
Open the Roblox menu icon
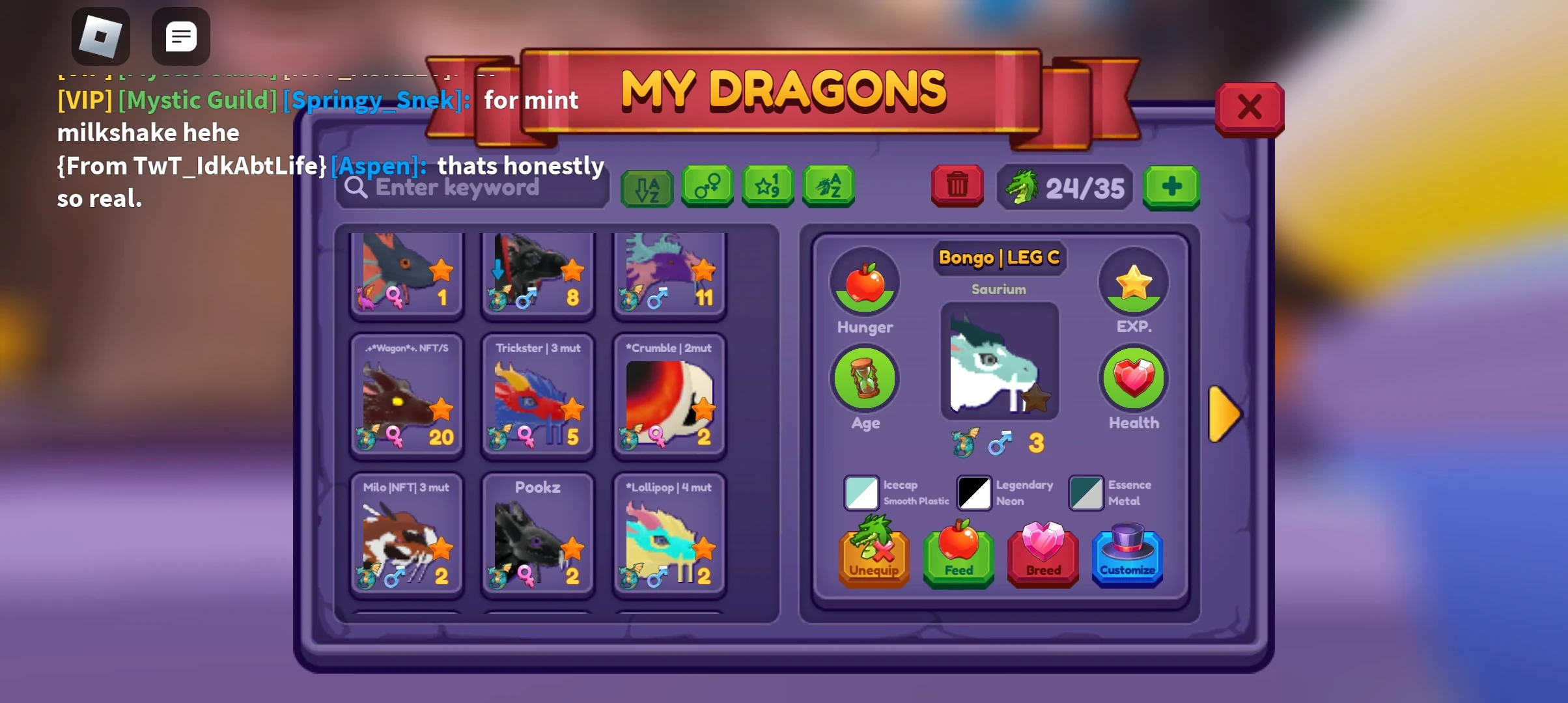(101, 36)
